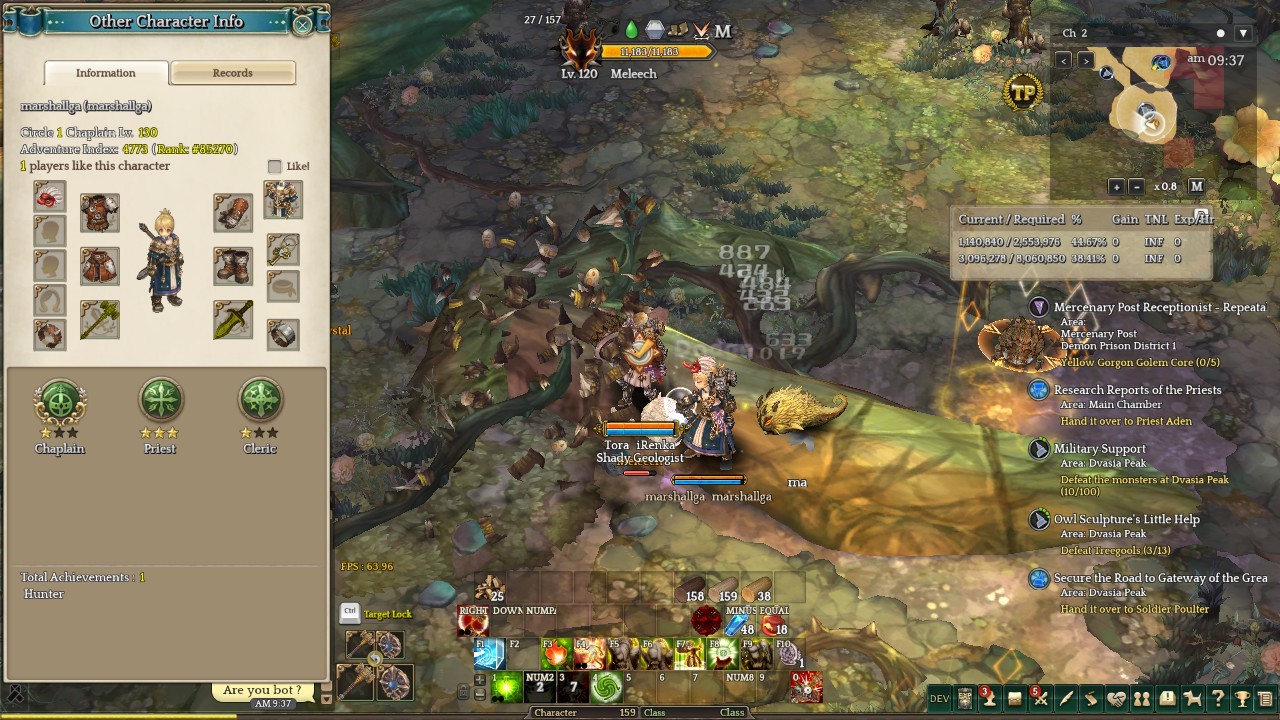1280x720 pixels.
Task: Select the Owl Sculpture's Little Help quest
Action: click(1126, 519)
